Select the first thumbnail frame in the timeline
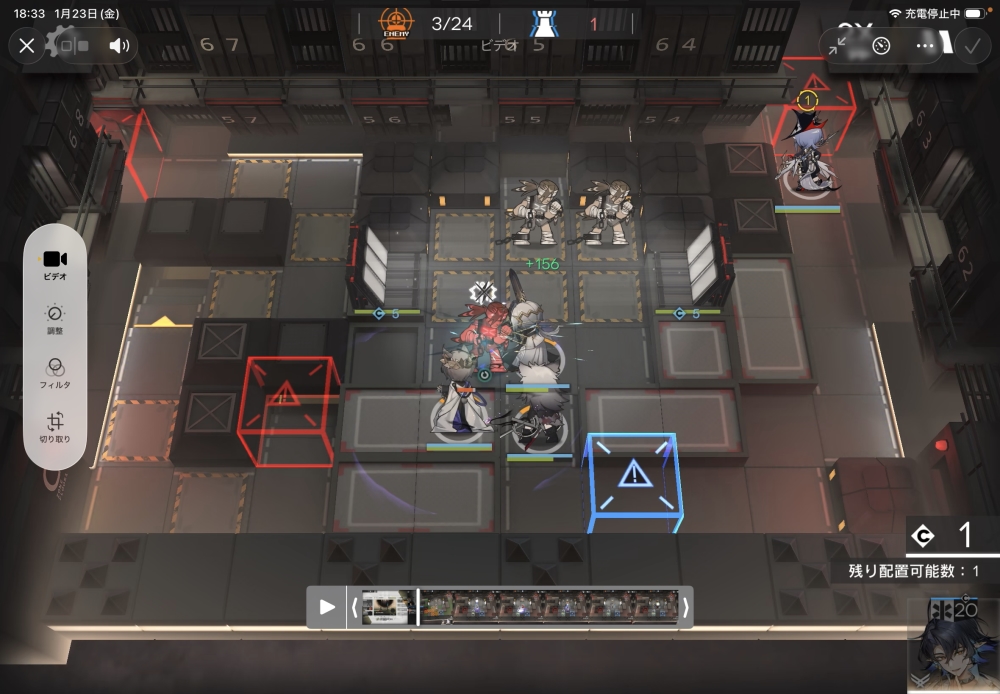The width and height of the screenshot is (1000, 694). [x=384, y=607]
